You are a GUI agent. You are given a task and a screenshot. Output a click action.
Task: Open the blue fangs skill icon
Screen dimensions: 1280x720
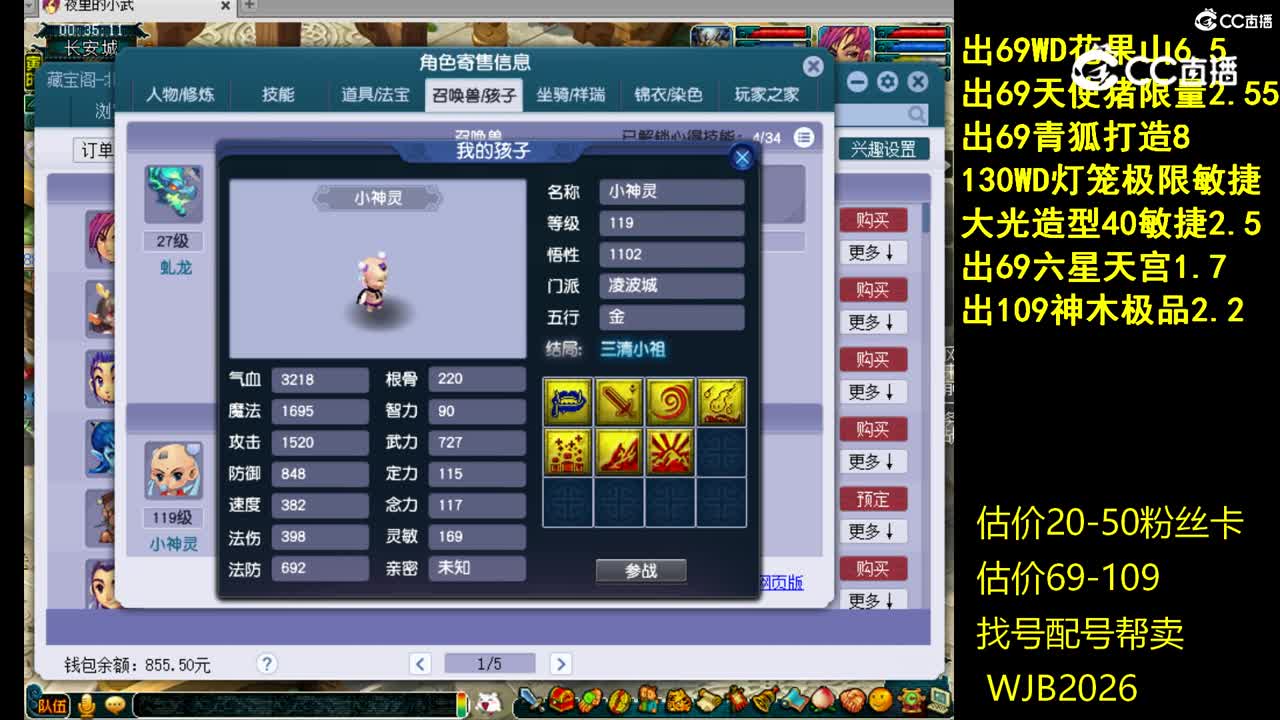566,401
